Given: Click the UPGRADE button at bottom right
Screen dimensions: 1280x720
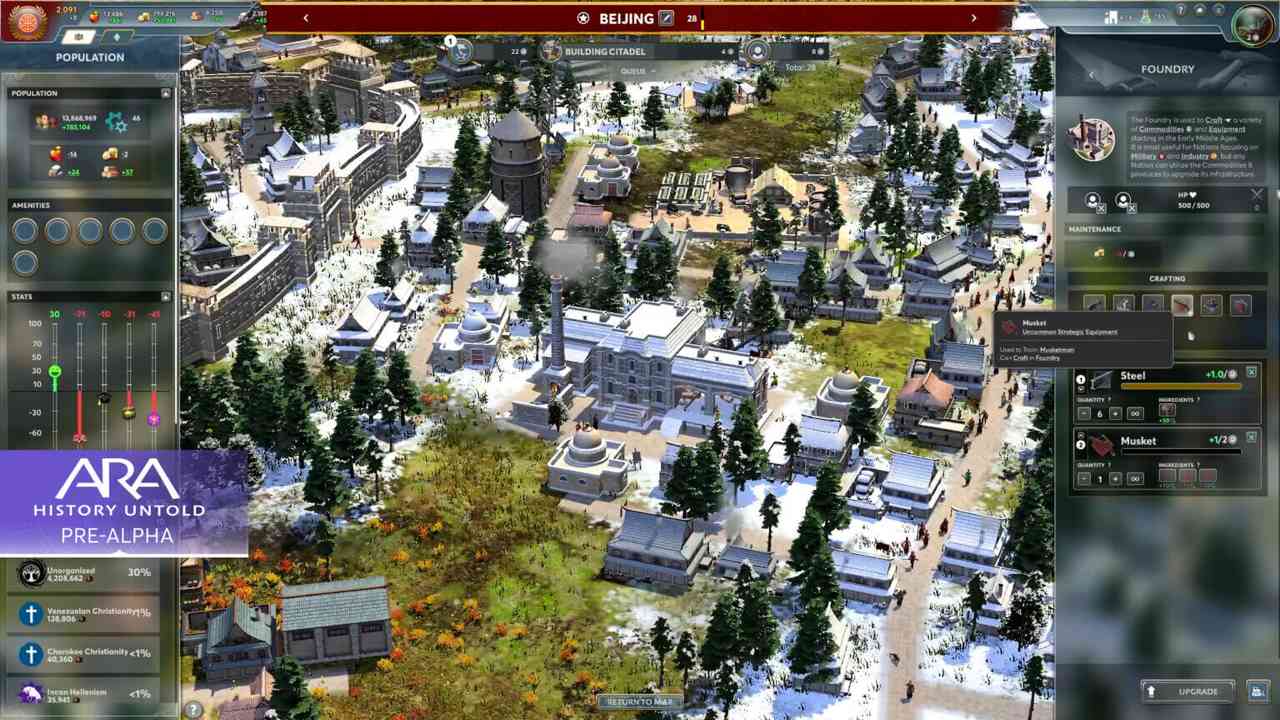Looking at the screenshot, I should tap(1188, 691).
